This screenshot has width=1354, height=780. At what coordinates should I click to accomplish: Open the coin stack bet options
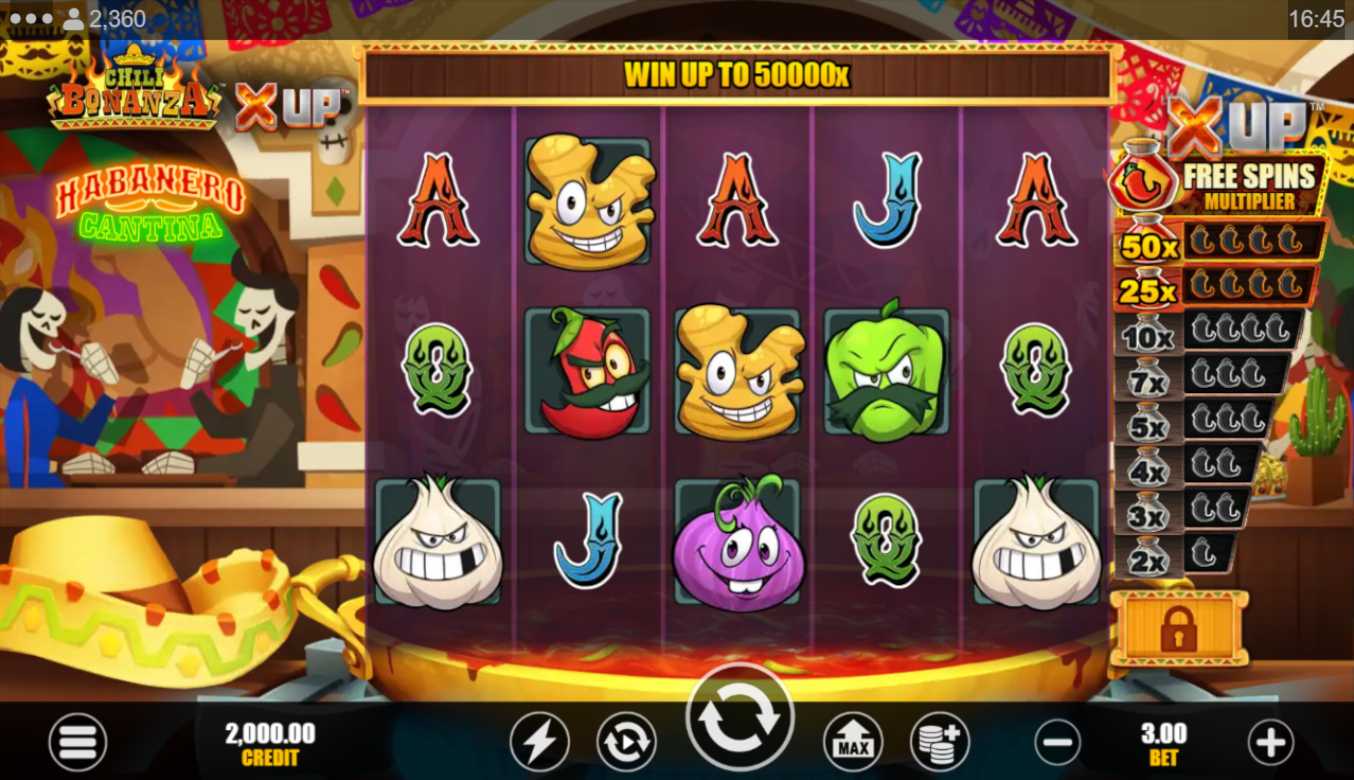tap(940, 743)
